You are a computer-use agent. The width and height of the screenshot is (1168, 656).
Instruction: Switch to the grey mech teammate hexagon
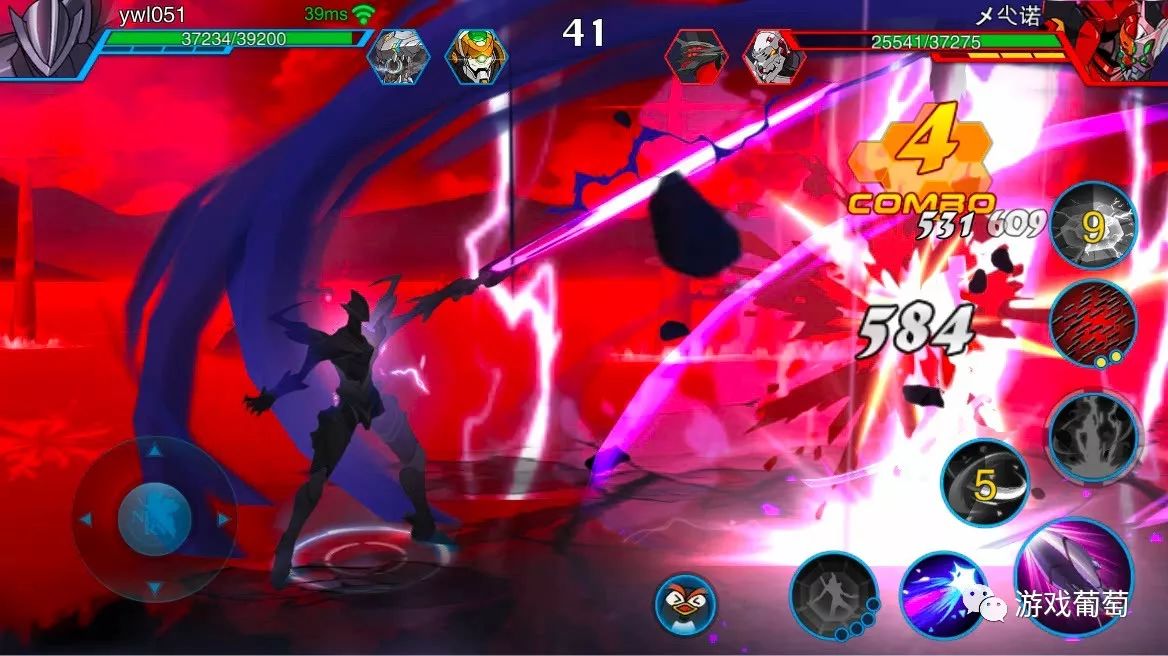pyautogui.click(x=396, y=56)
